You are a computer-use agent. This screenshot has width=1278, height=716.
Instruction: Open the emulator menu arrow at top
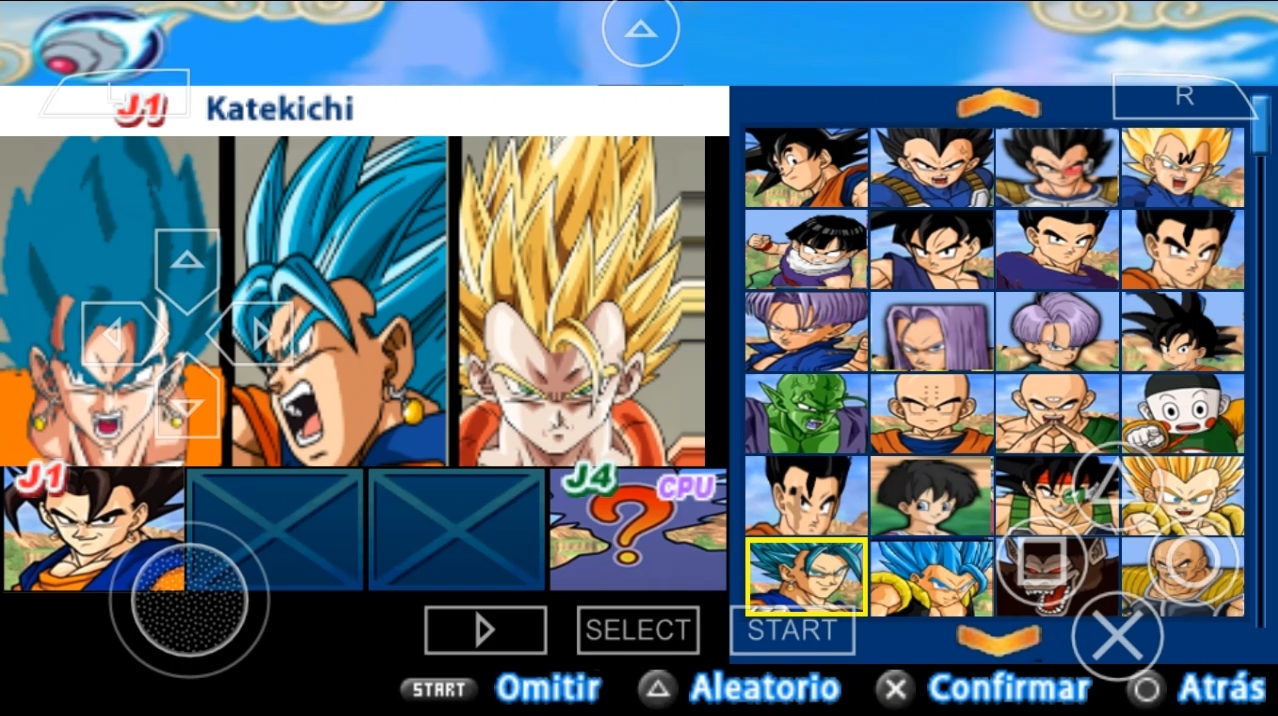coord(640,30)
